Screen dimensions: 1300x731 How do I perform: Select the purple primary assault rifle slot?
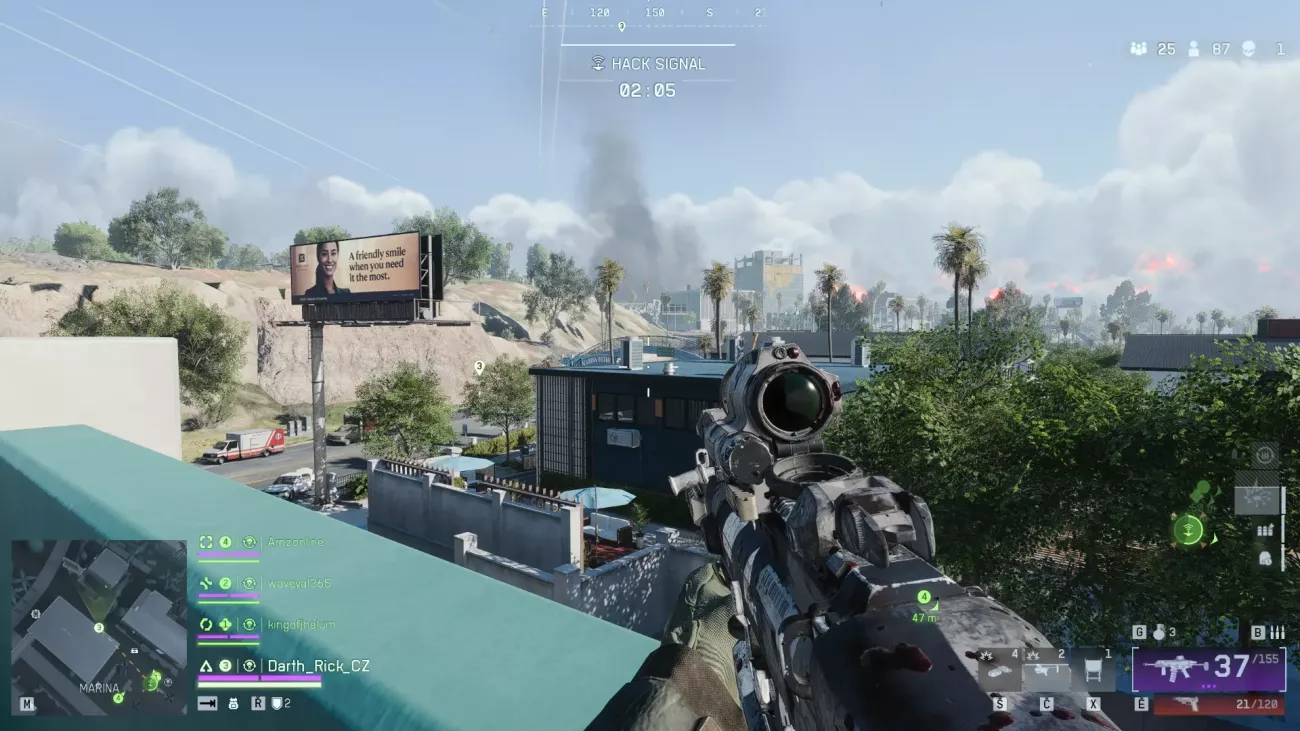[x=1208, y=668]
